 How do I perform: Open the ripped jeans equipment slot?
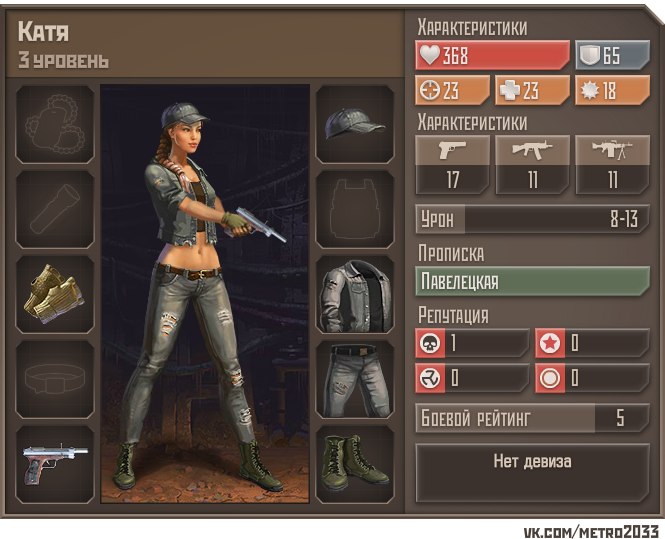(355, 379)
